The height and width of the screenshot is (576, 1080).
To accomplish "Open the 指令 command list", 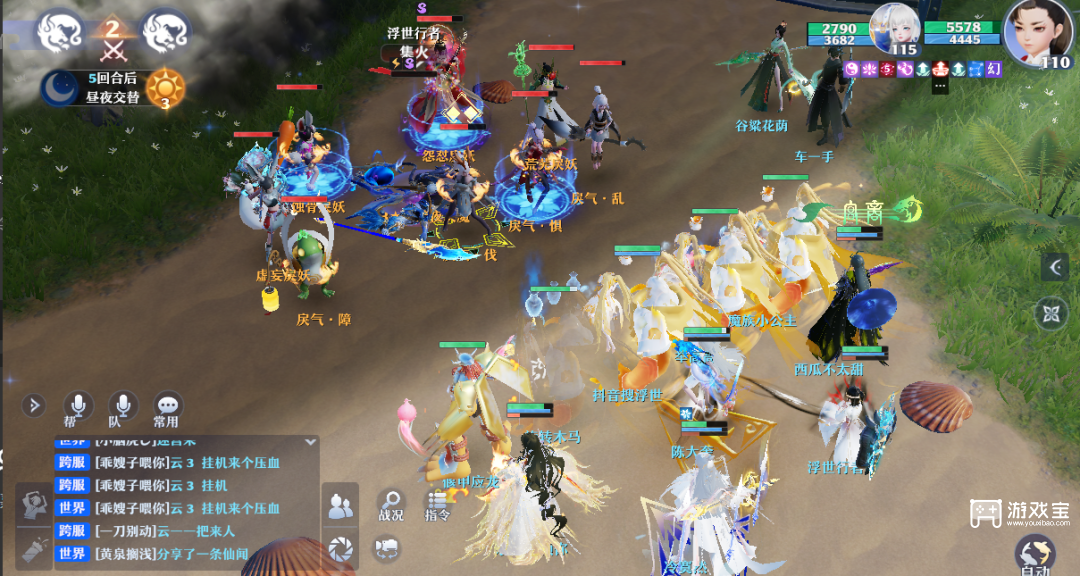I will coord(437,504).
